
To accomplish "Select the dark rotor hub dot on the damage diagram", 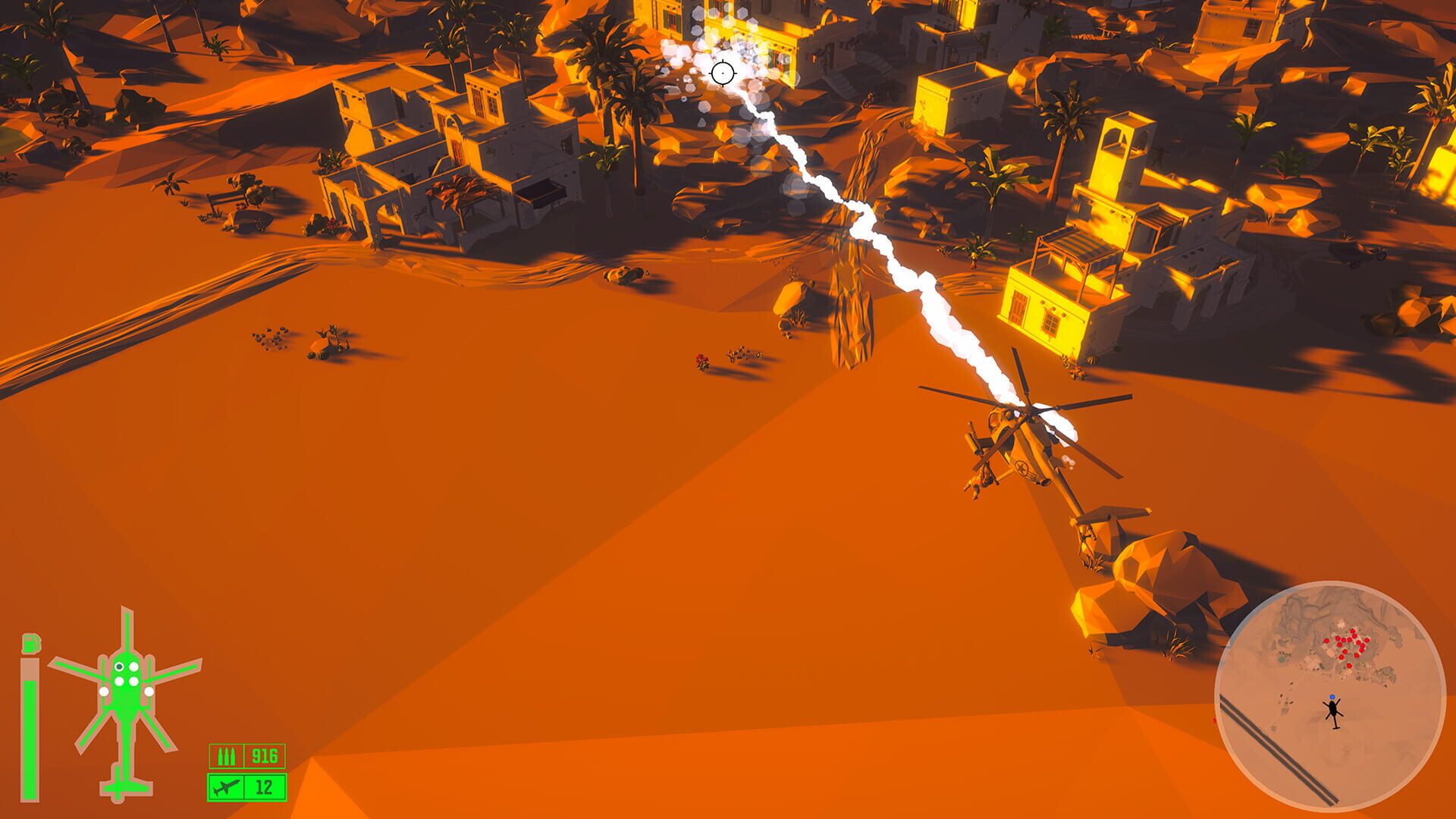I will pyautogui.click(x=119, y=667).
